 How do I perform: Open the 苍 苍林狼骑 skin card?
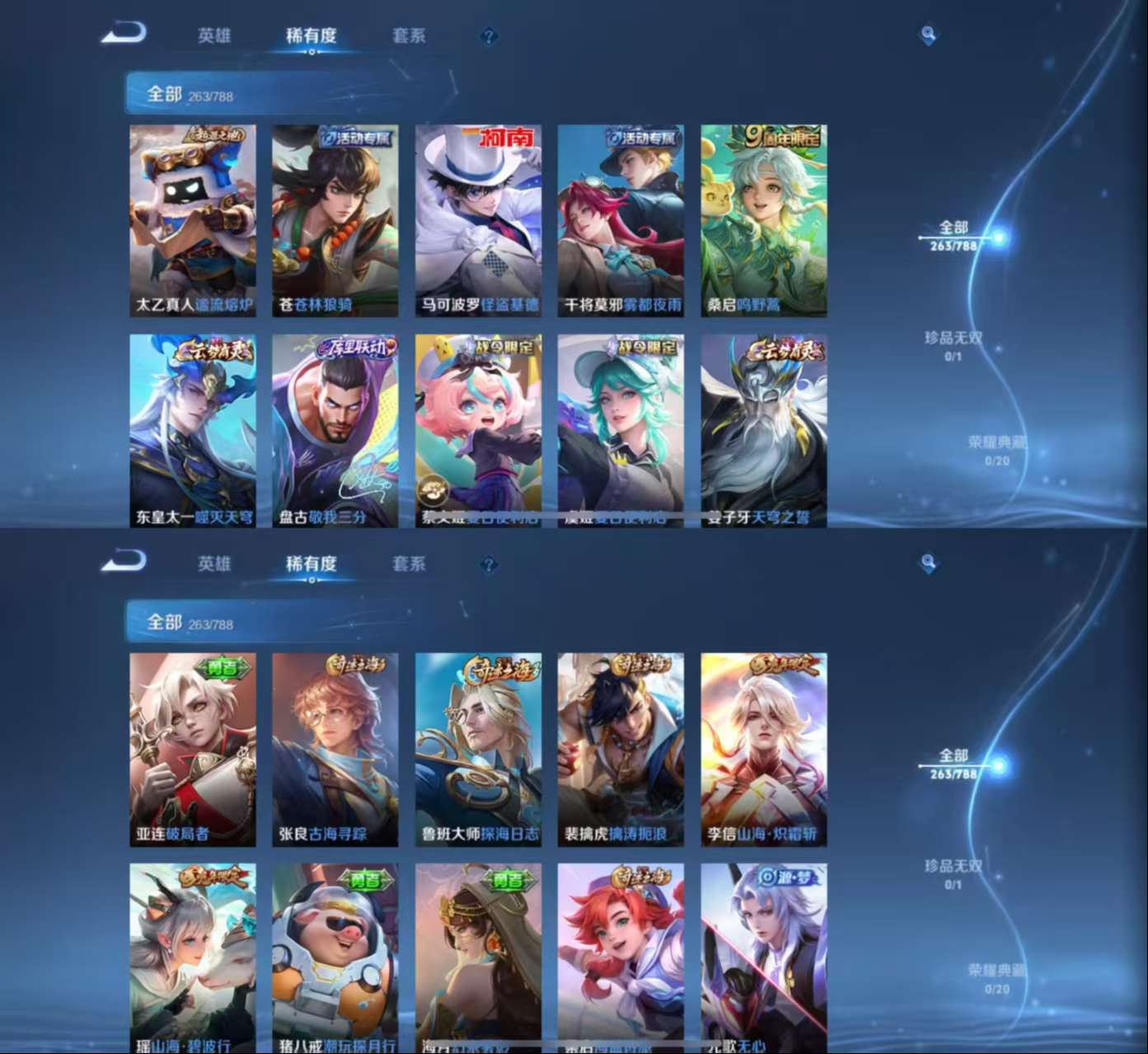coord(335,220)
